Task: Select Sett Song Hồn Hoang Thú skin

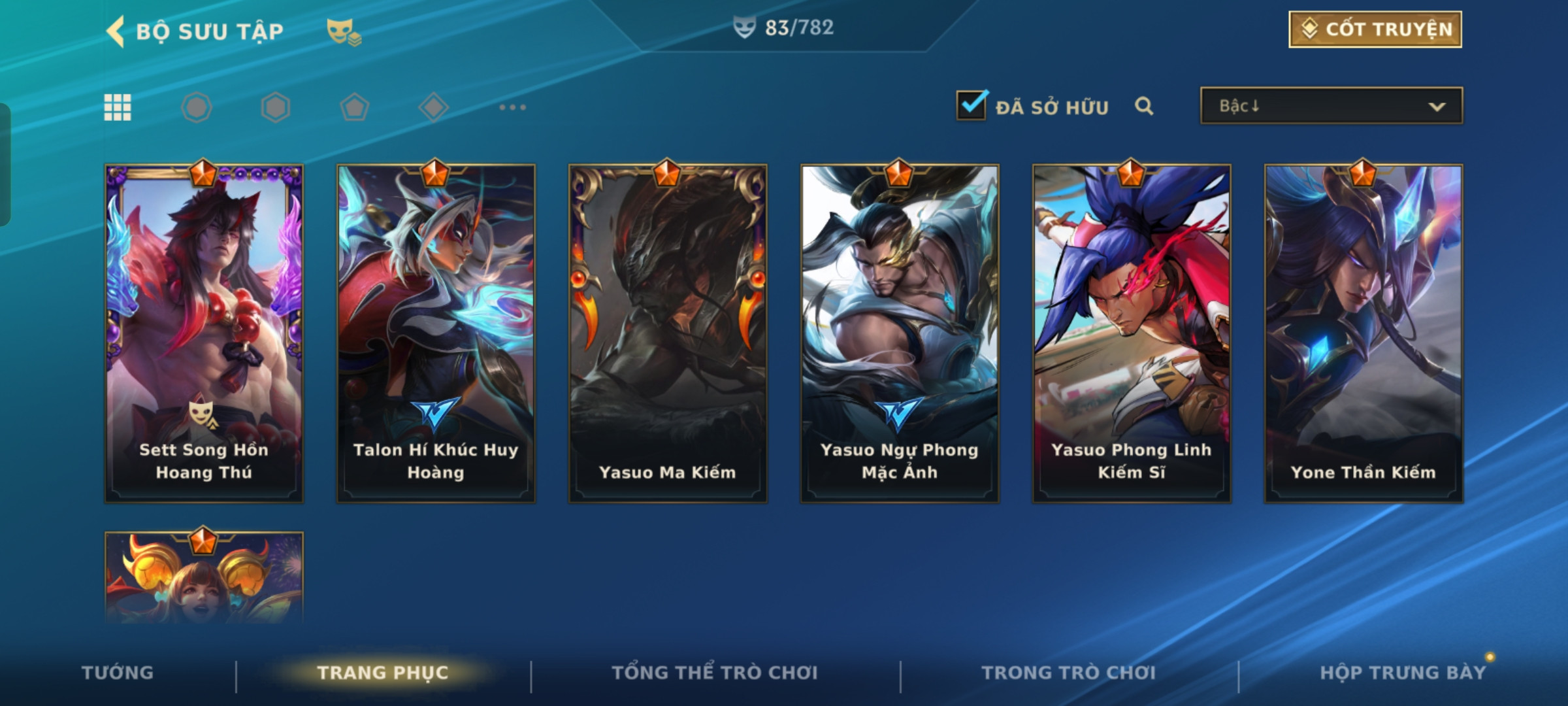Action: point(204,333)
